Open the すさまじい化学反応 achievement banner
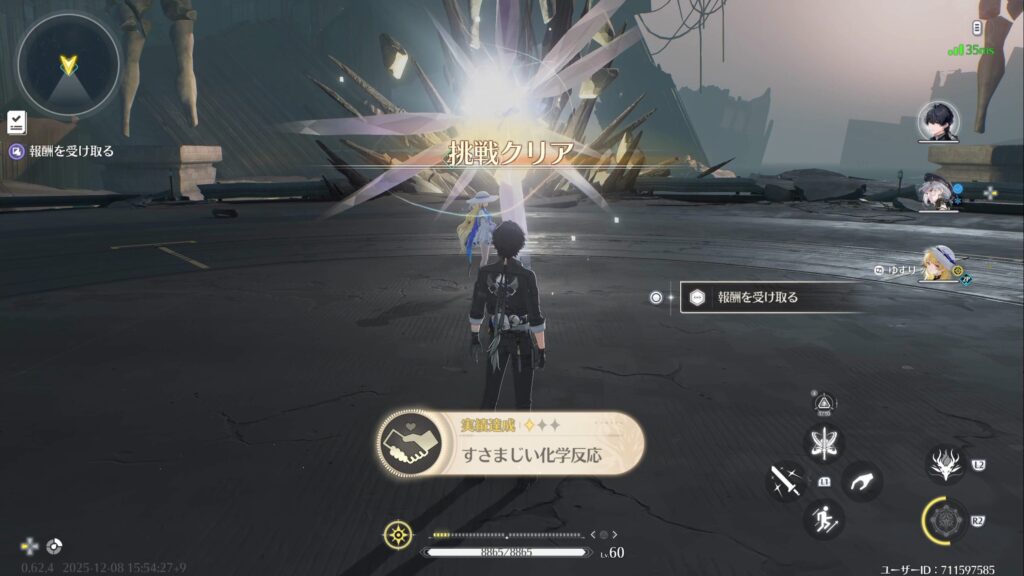 click(510, 444)
